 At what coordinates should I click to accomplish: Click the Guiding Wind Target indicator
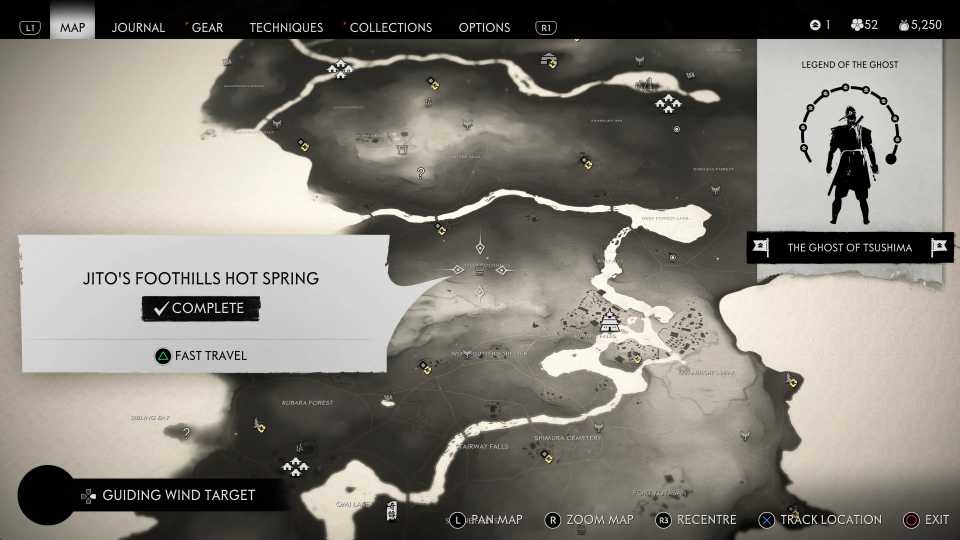[x=178, y=495]
